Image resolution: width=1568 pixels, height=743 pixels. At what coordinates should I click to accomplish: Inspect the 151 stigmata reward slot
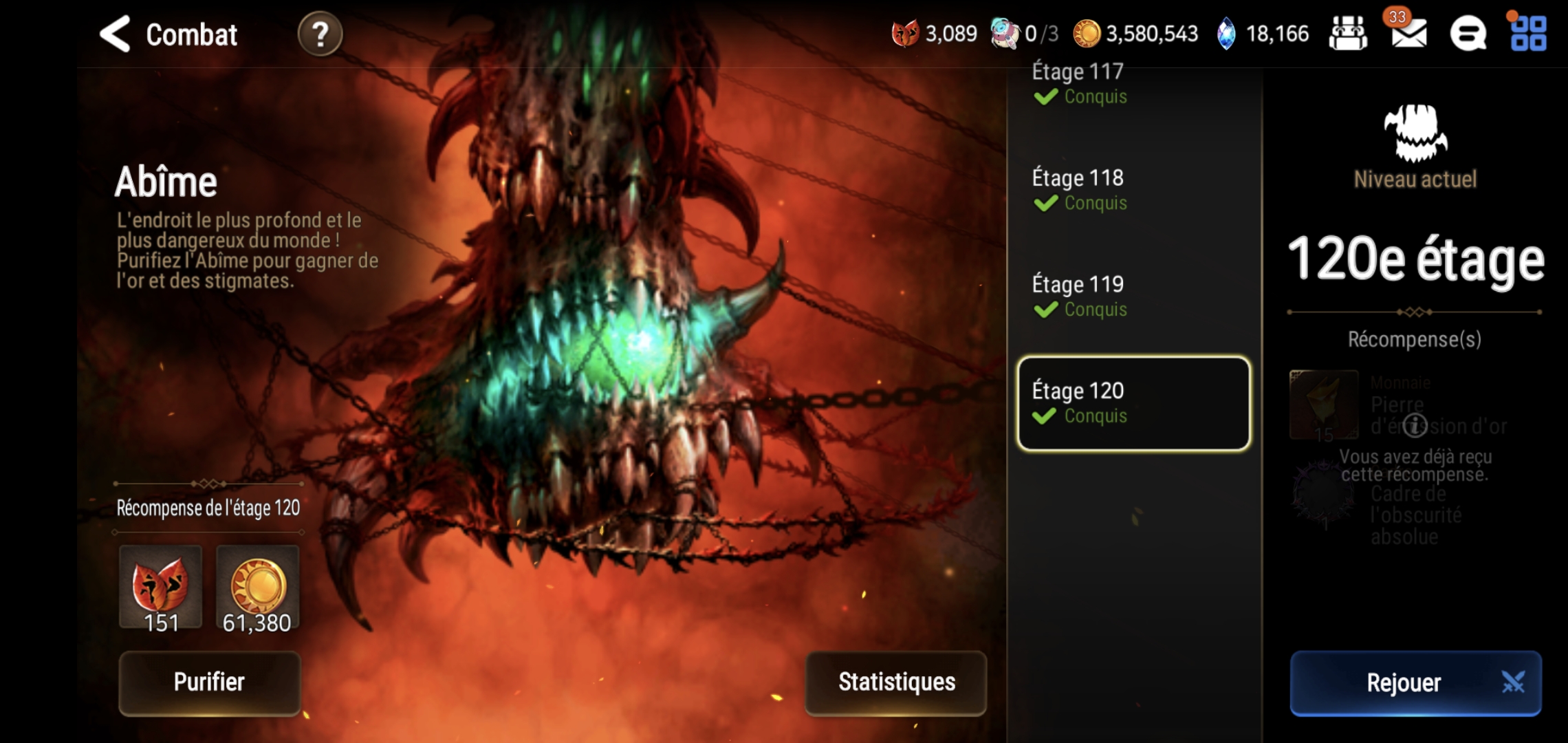(161, 588)
